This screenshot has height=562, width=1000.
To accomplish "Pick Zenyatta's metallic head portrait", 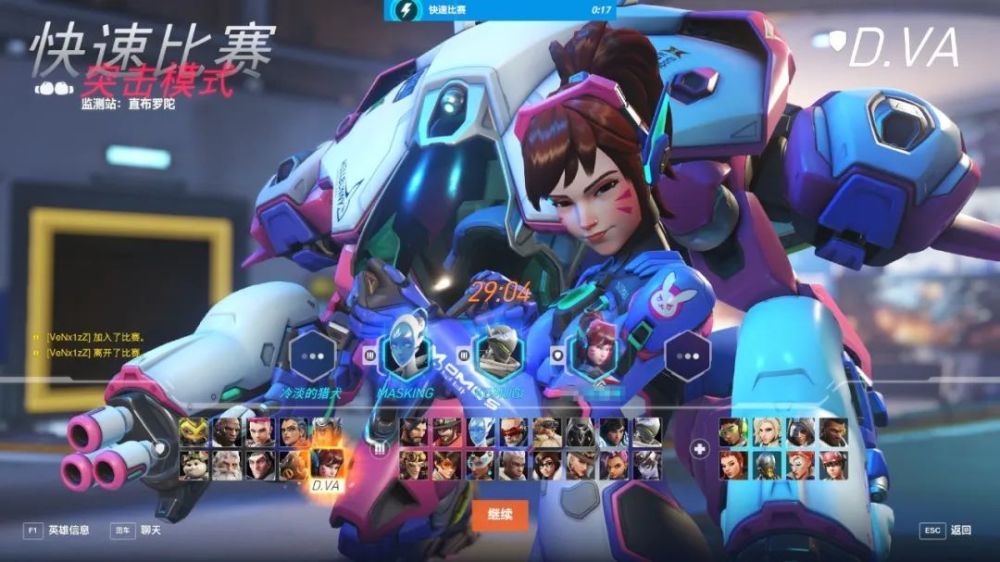I will click(x=767, y=464).
